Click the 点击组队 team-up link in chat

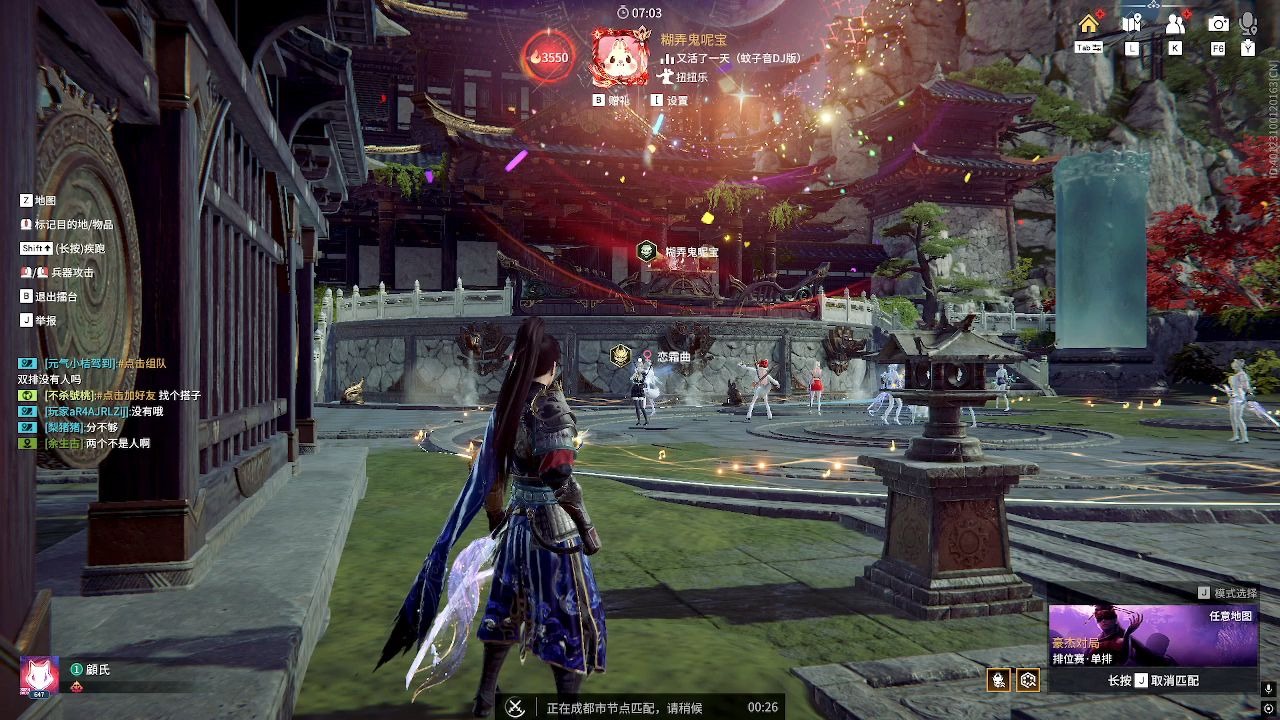click(144, 364)
